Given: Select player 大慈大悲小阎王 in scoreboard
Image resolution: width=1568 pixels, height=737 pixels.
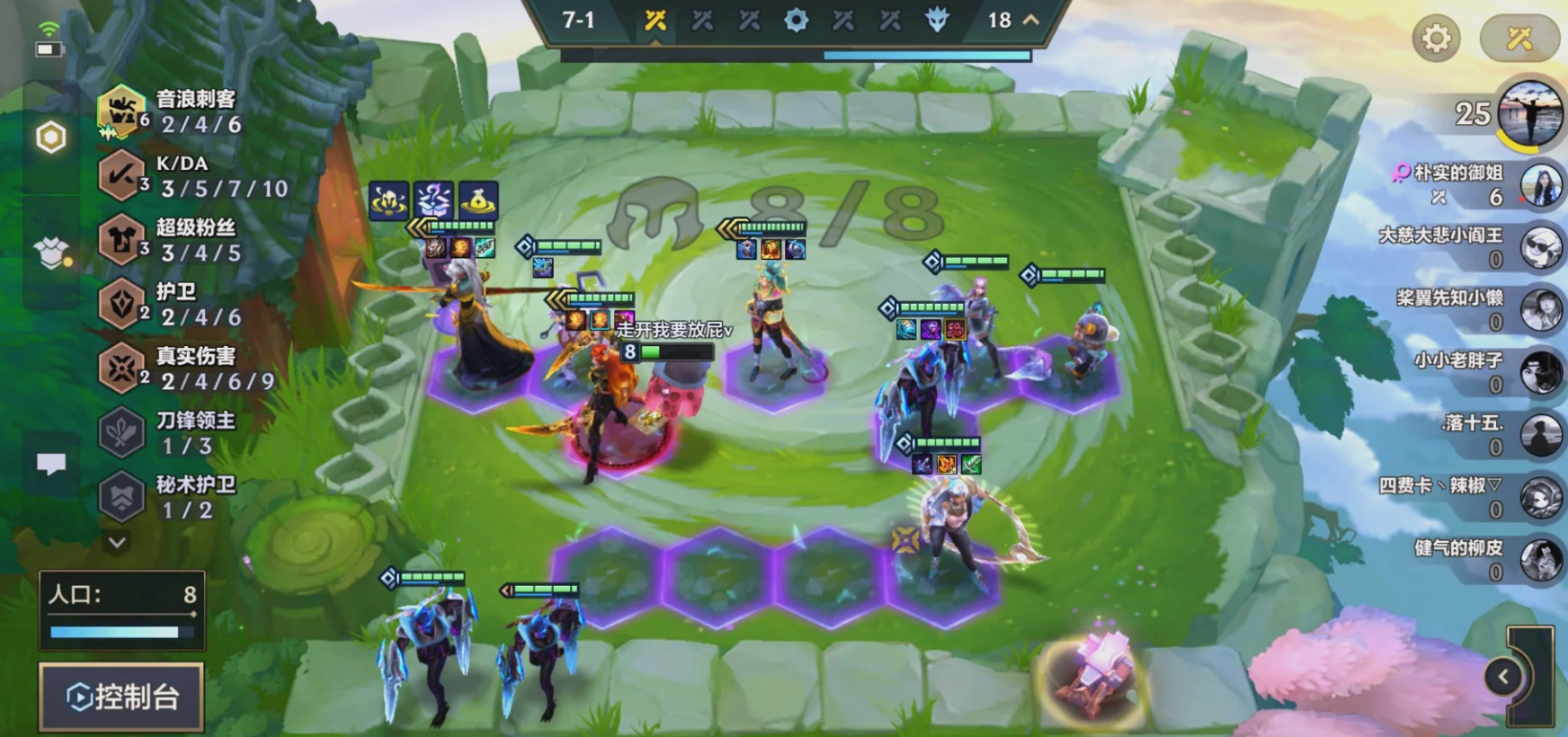Looking at the screenshot, I should (x=1539, y=247).
